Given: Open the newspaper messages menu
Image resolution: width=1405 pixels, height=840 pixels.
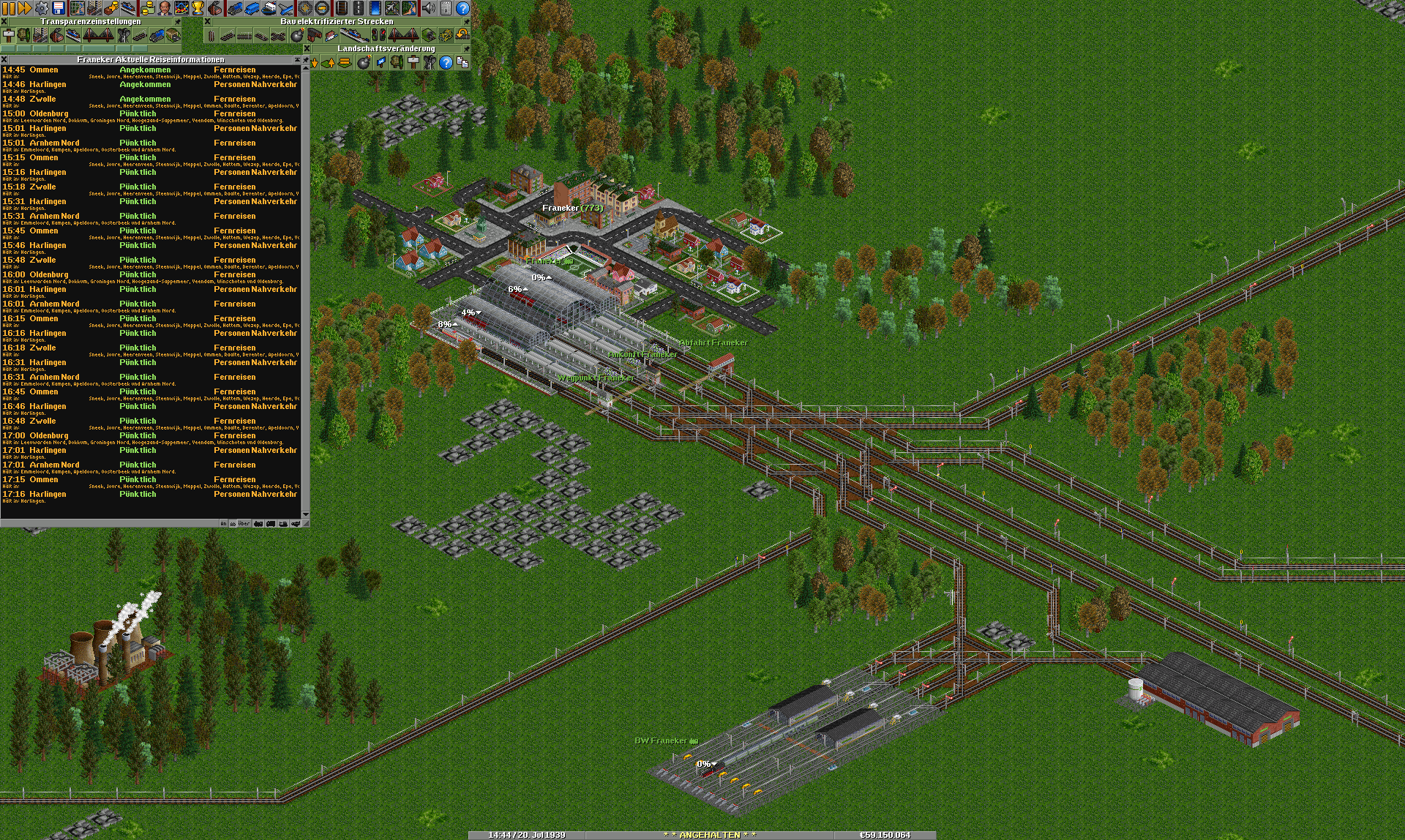Looking at the screenshot, I should [446, 8].
